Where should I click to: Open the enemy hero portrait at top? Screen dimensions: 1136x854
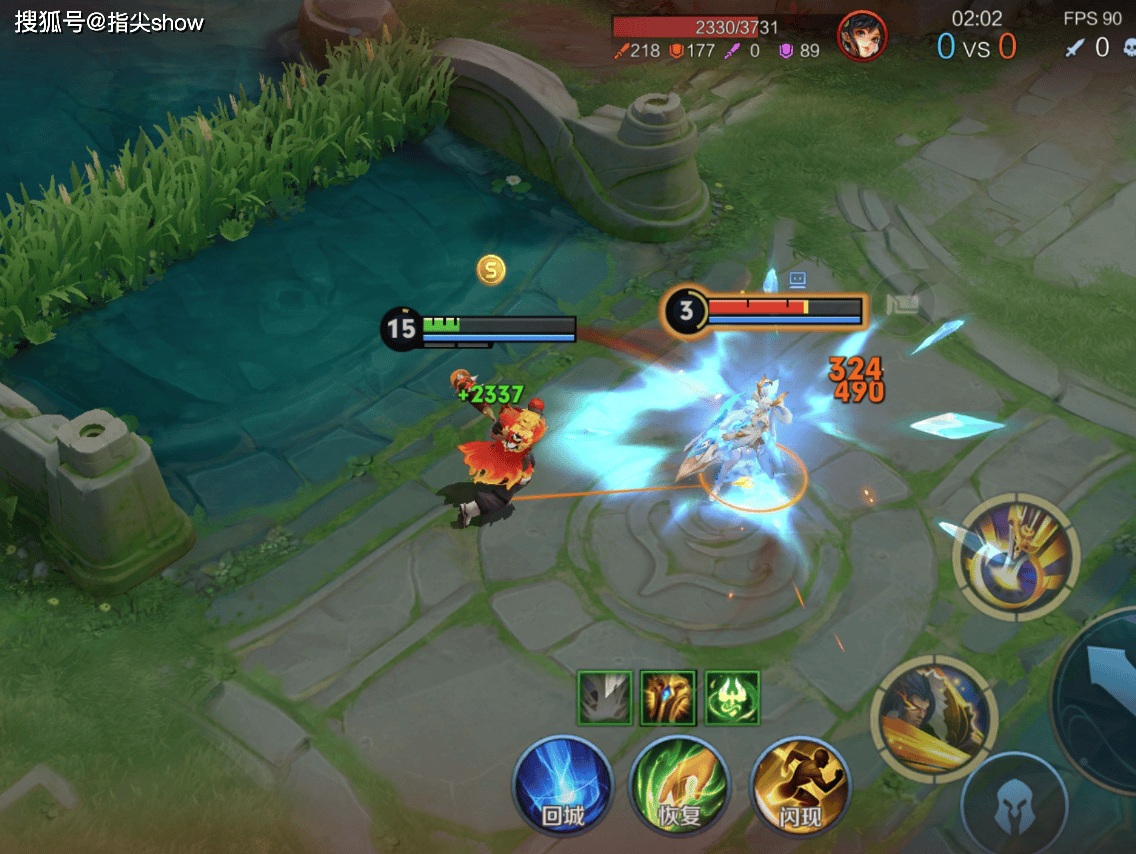(861, 37)
